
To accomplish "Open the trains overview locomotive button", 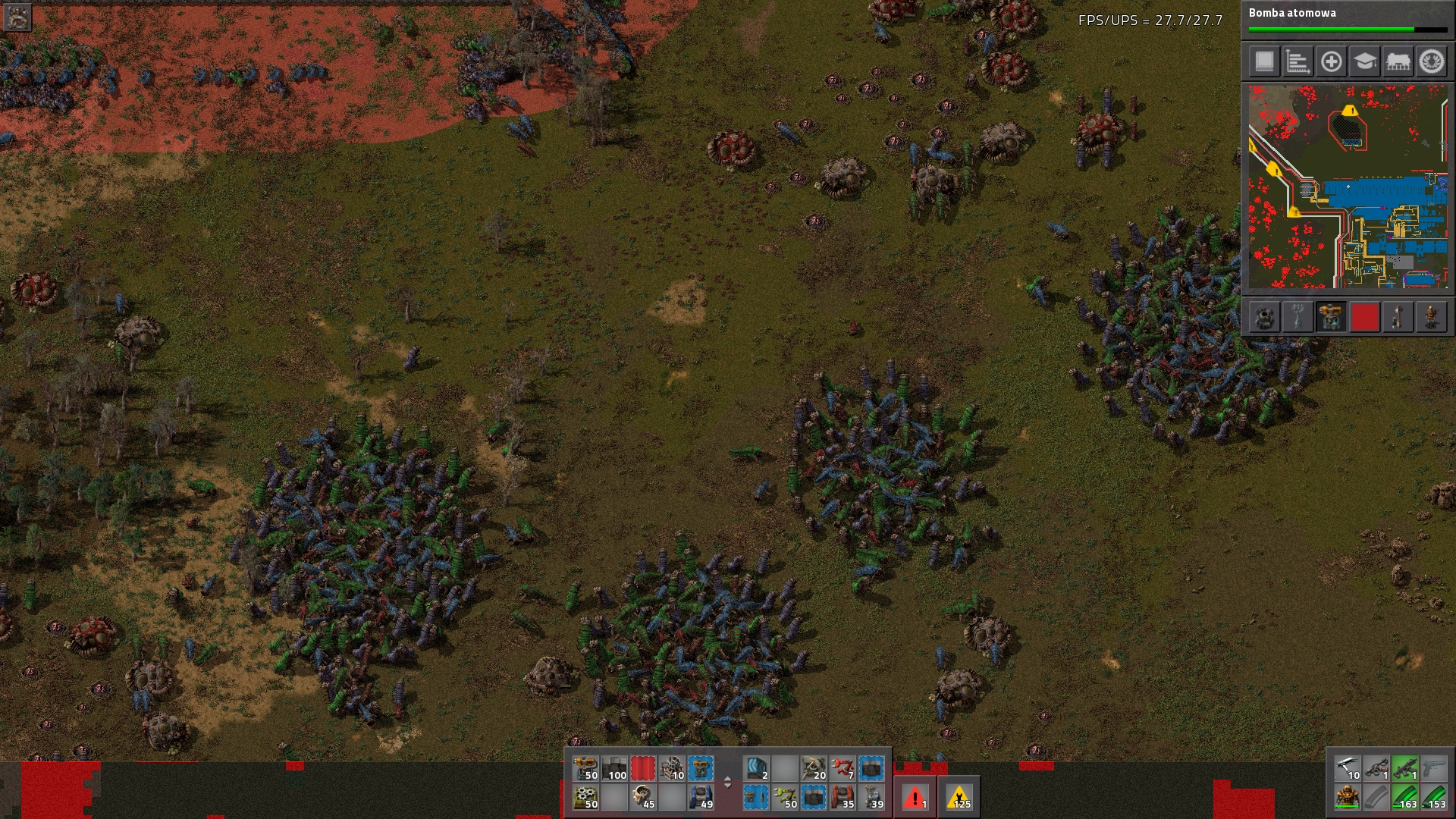I will tap(1398, 62).
